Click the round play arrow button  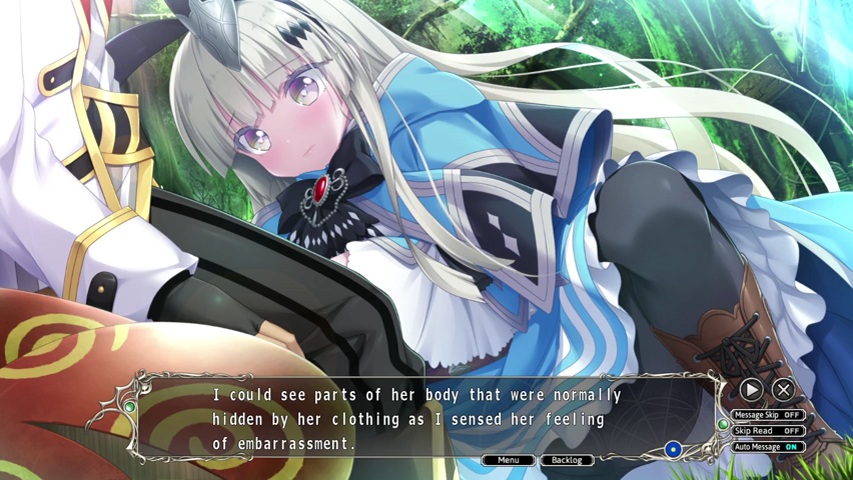coord(751,390)
